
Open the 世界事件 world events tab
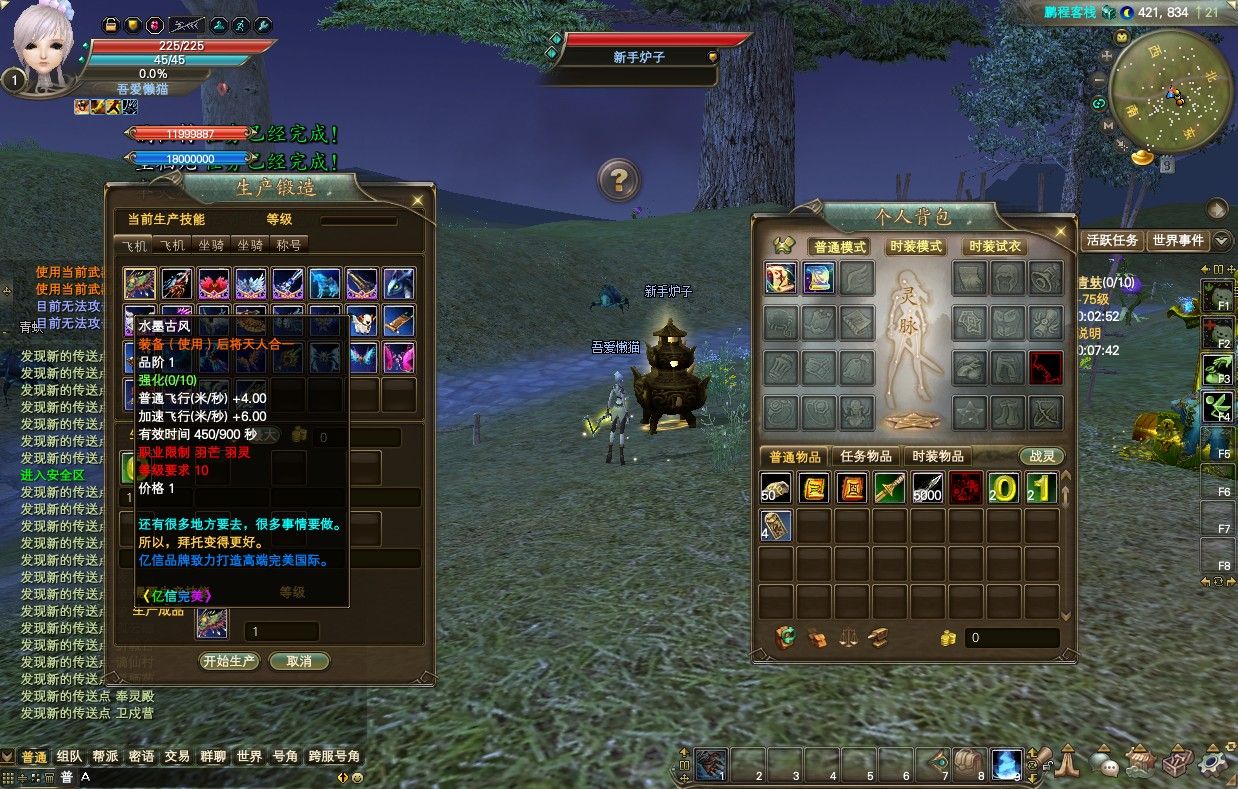point(1177,240)
